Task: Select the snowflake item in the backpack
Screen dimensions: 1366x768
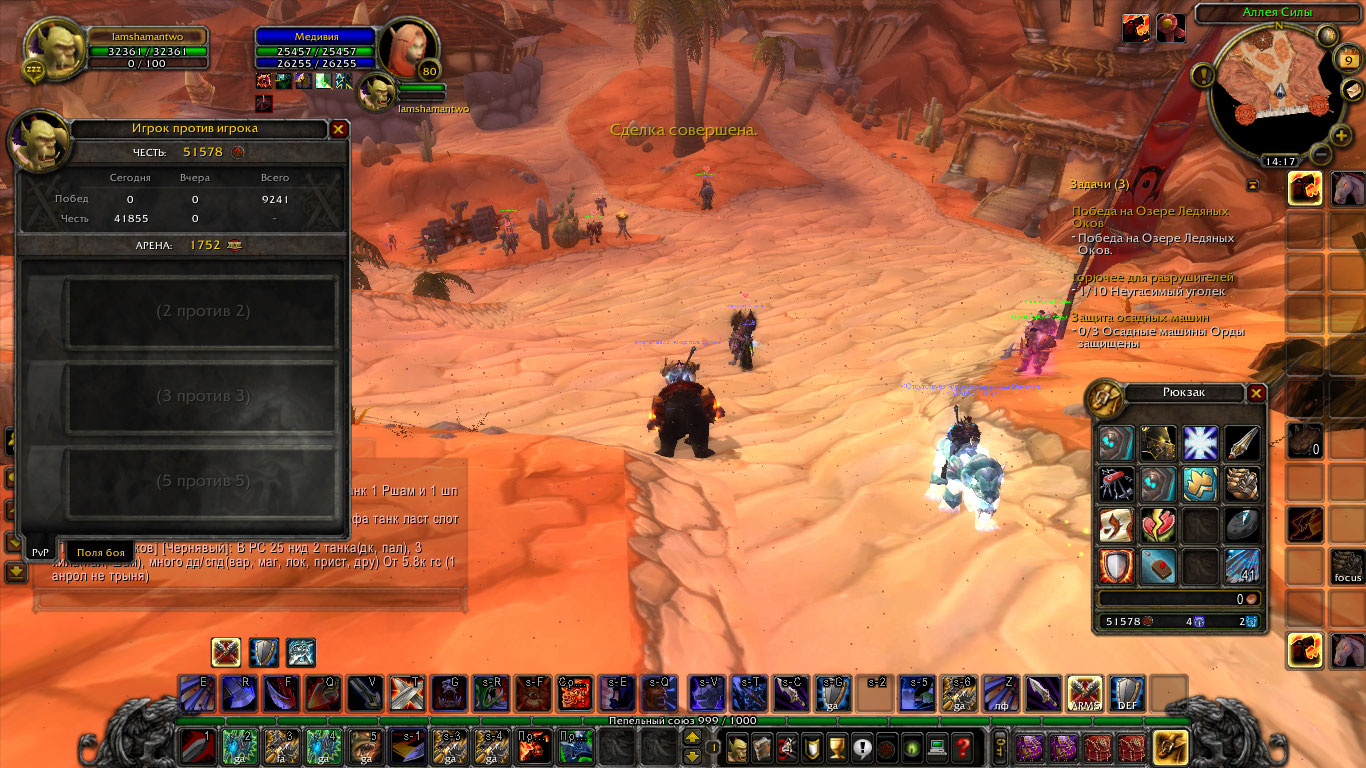Action: point(1200,443)
